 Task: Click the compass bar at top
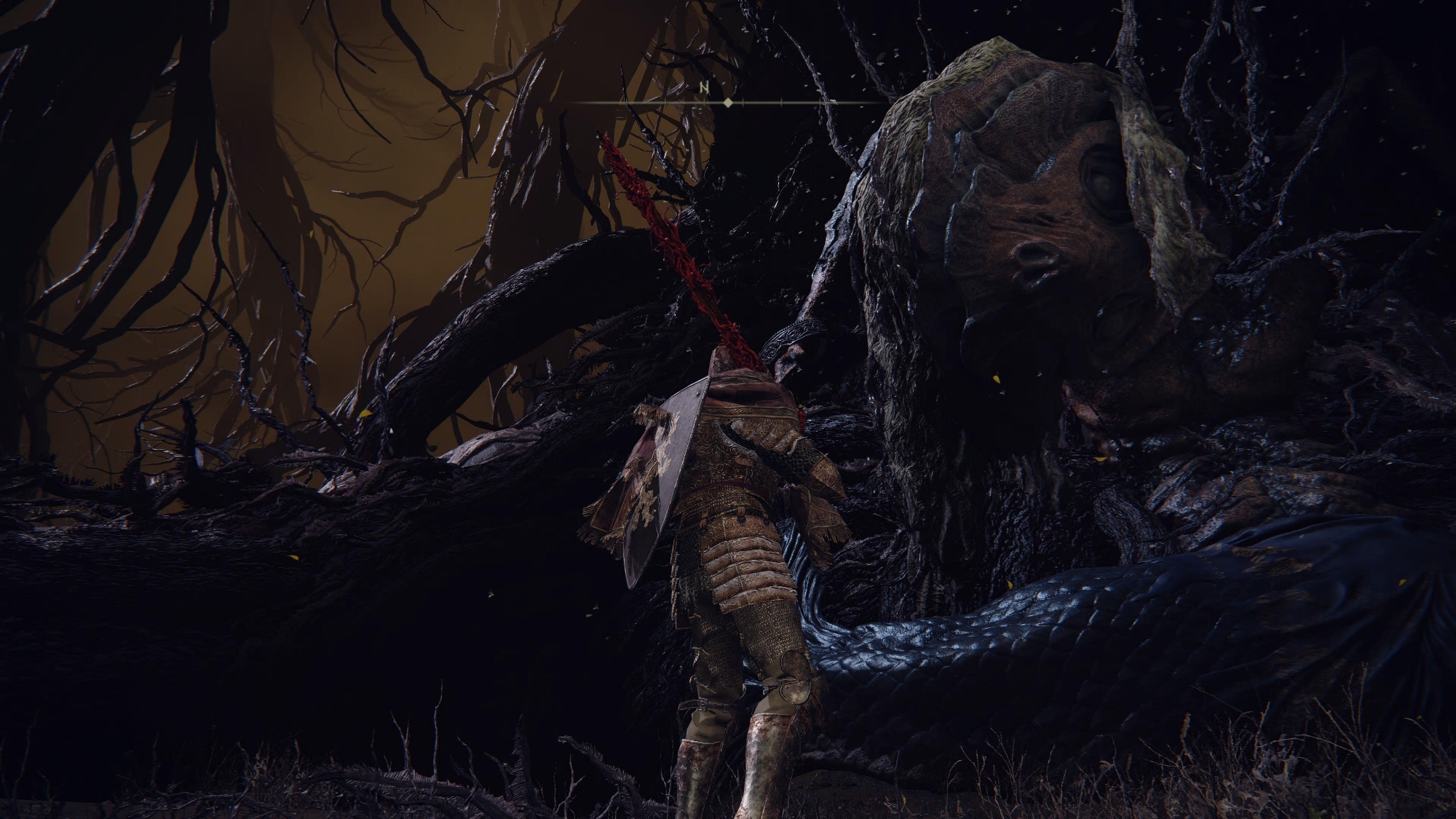pyautogui.click(x=727, y=103)
